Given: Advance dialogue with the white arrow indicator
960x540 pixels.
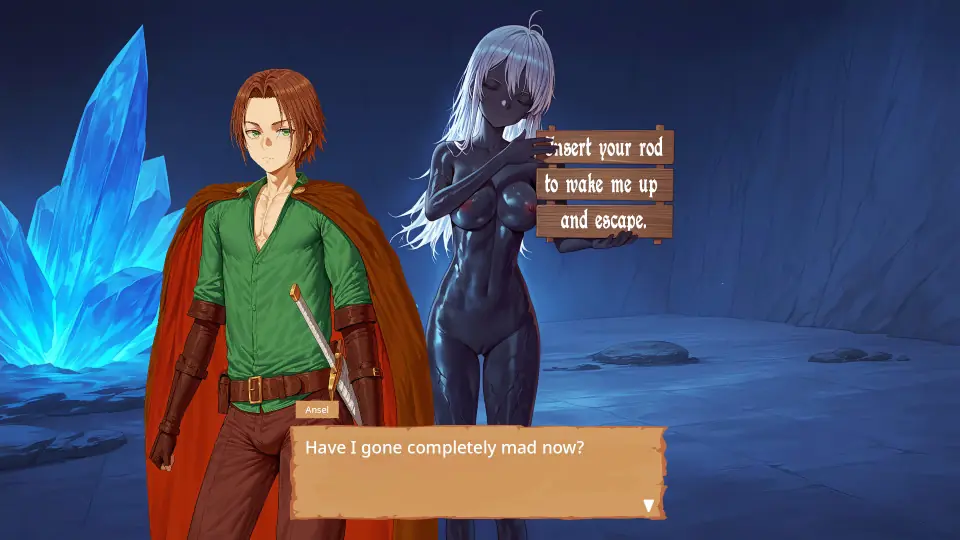Looking at the screenshot, I should 648,505.
